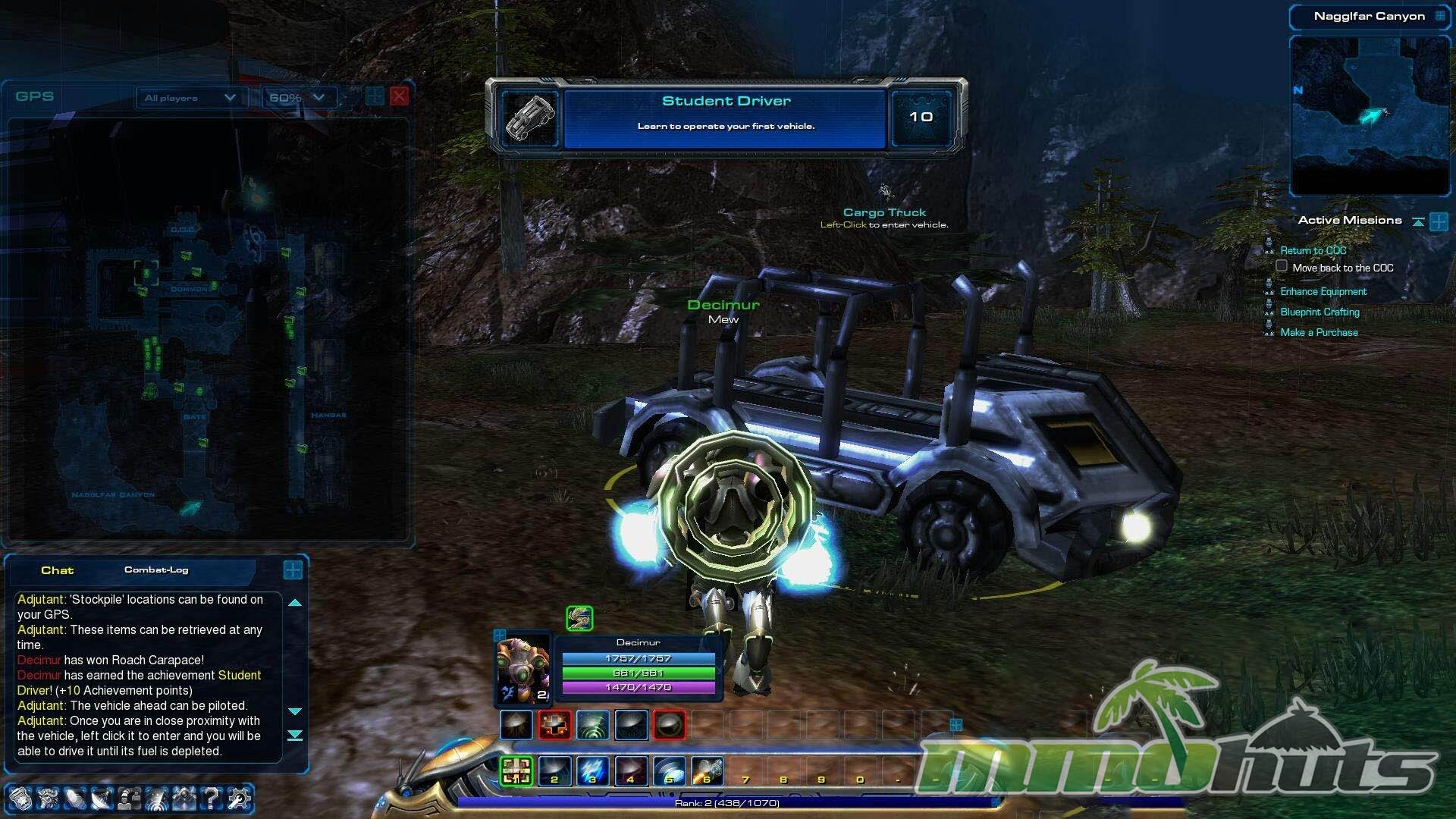Close the GPS map panel

click(399, 96)
